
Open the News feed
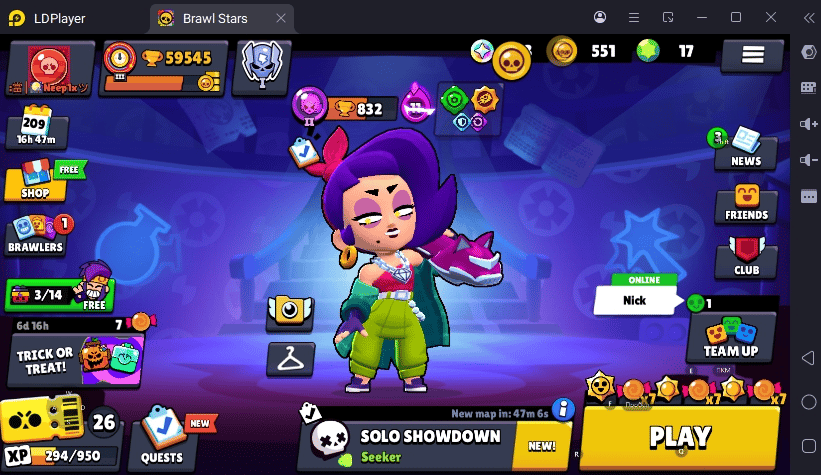click(x=745, y=148)
